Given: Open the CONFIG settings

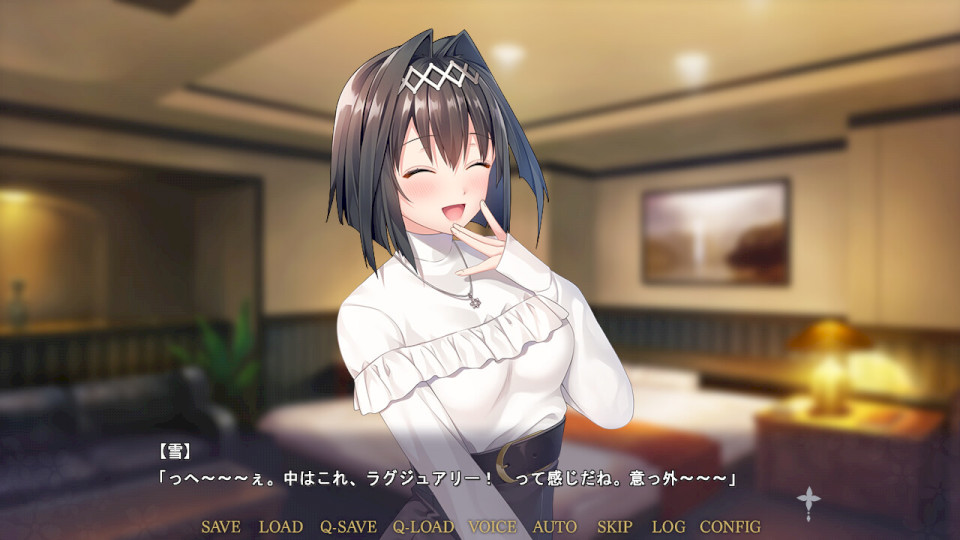Looking at the screenshot, I should coord(730,527).
